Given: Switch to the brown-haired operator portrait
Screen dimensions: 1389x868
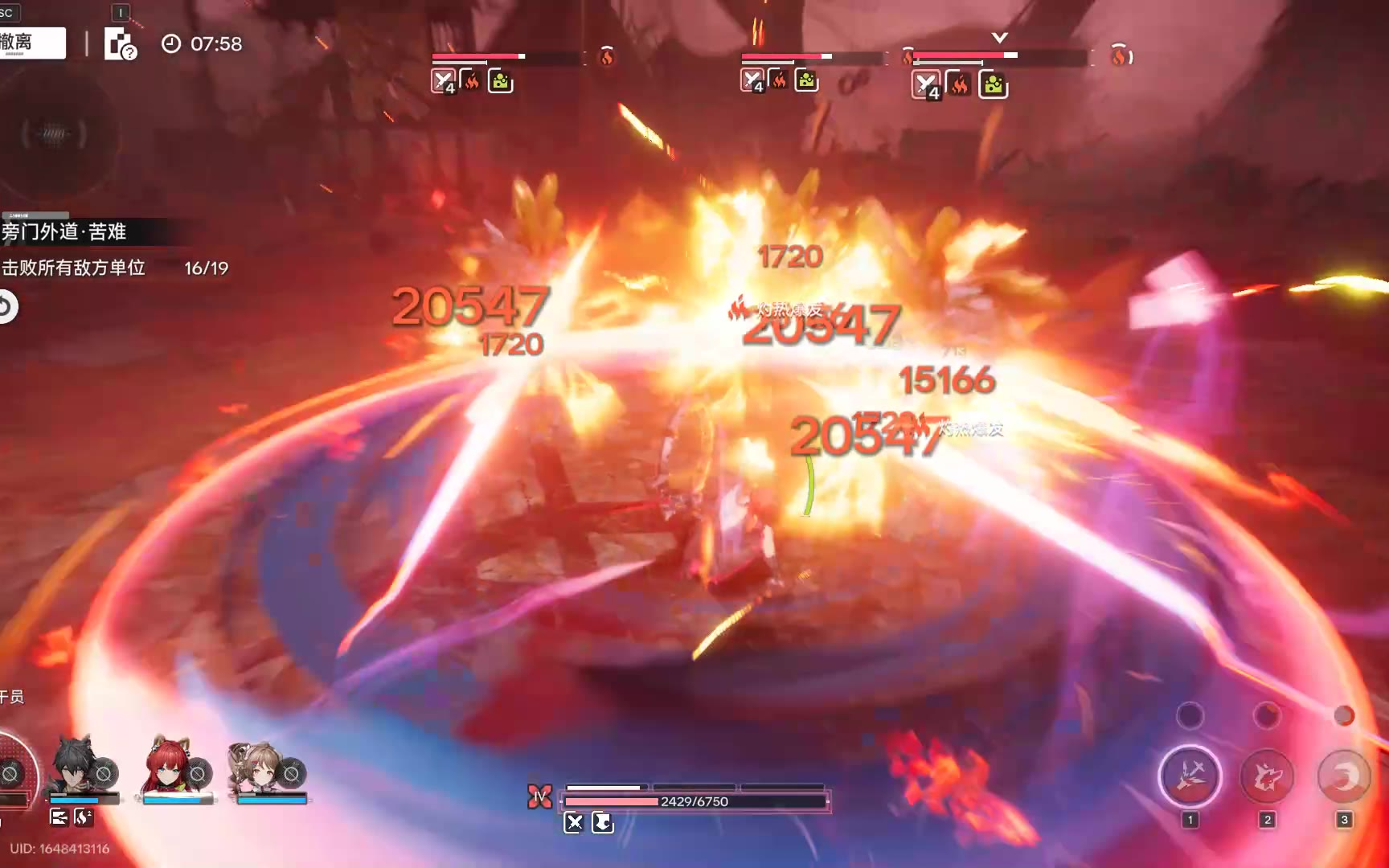Looking at the screenshot, I should 259,768.
